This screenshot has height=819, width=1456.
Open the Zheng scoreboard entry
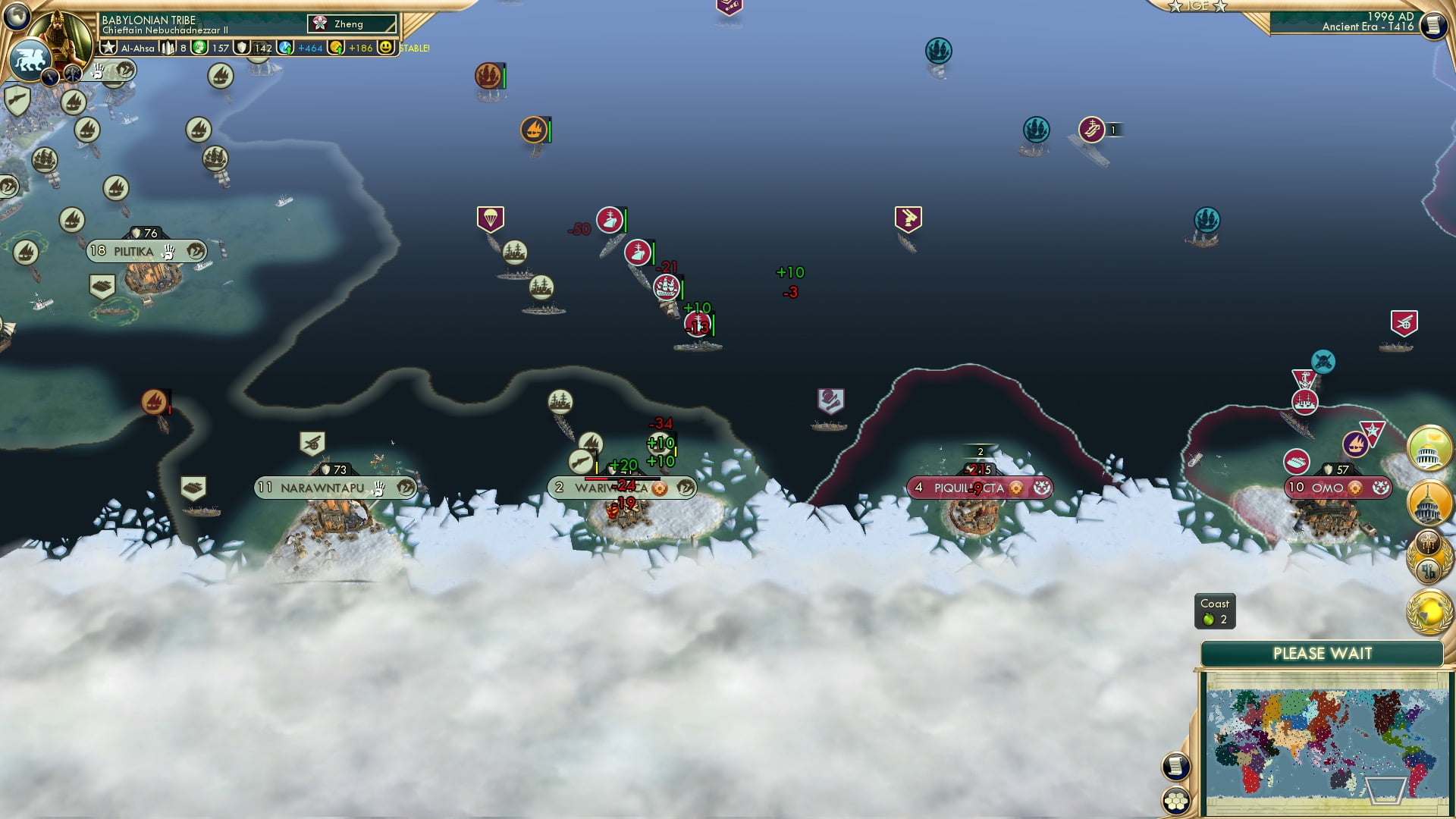click(351, 24)
